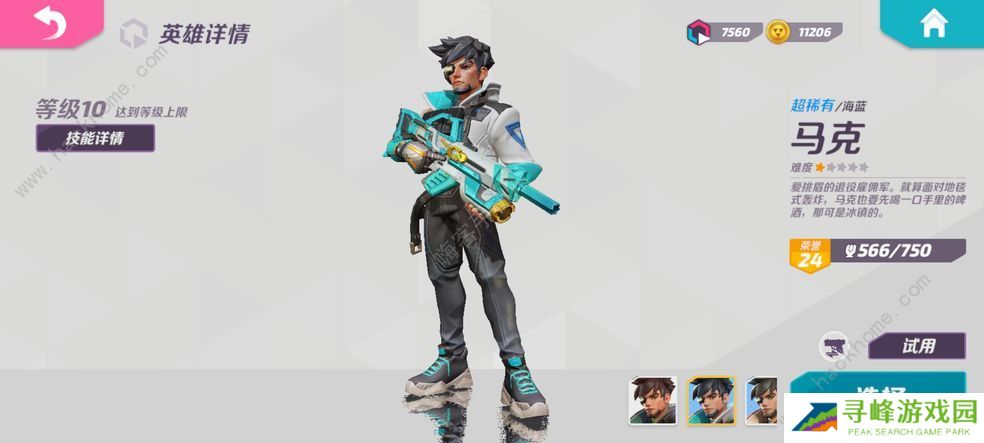Click the round weapon icon beside 试用
This screenshot has height=443, width=984.
click(x=834, y=346)
